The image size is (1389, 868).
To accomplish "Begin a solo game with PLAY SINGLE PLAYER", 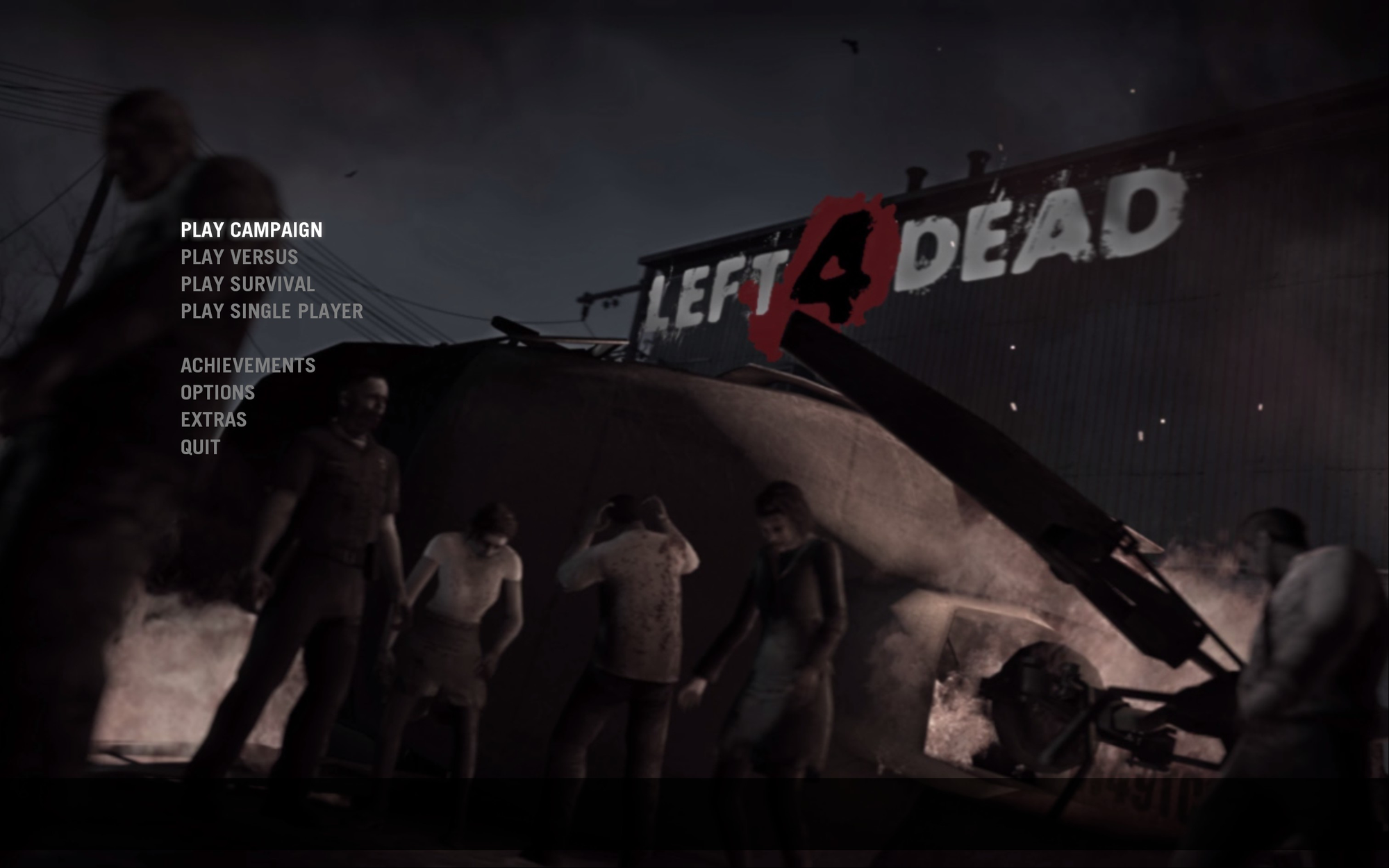I will pyautogui.click(x=271, y=311).
